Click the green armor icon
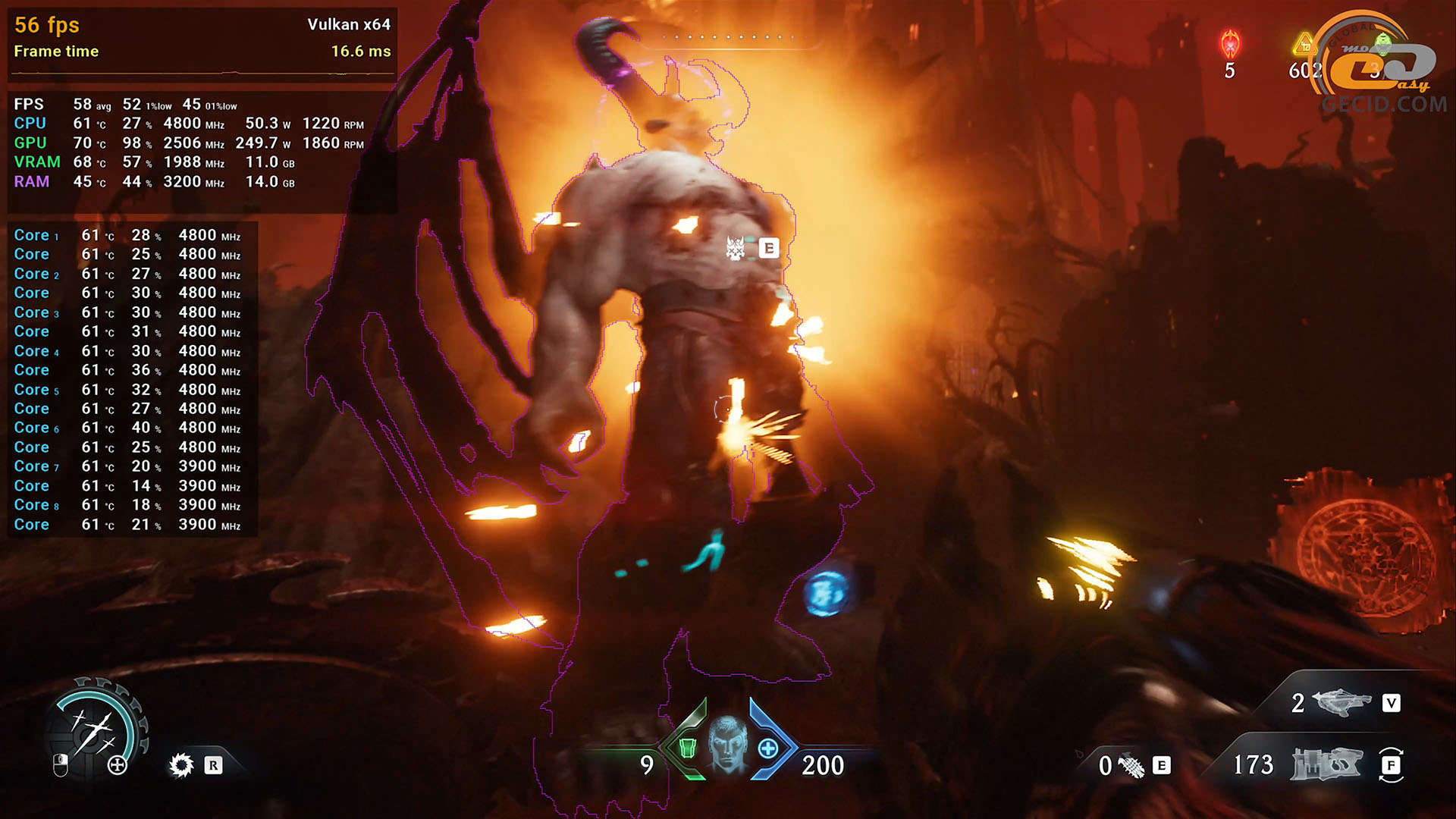Screen dimensions: 1456x819 click(688, 748)
